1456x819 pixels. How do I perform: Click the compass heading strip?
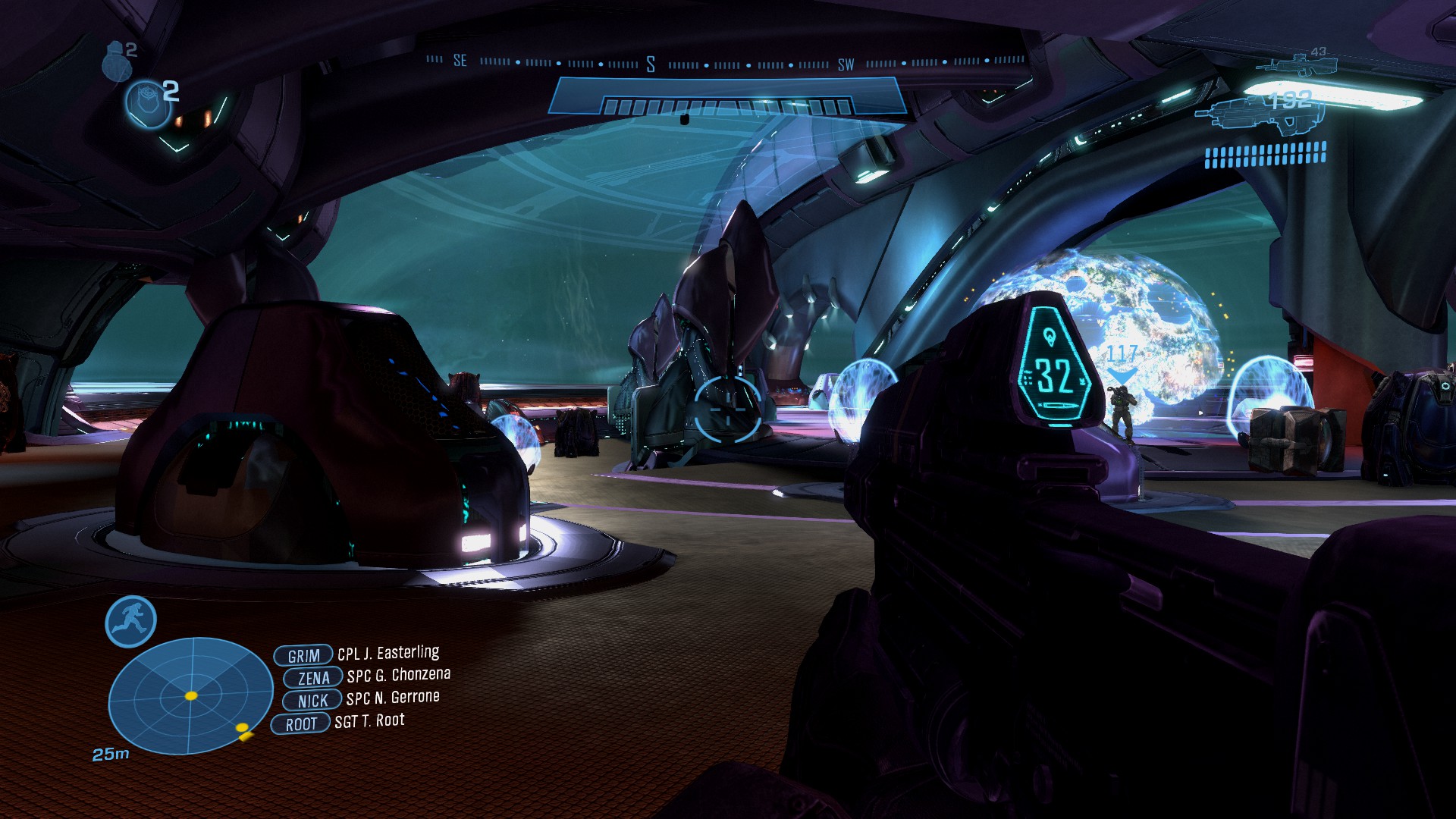(x=726, y=63)
